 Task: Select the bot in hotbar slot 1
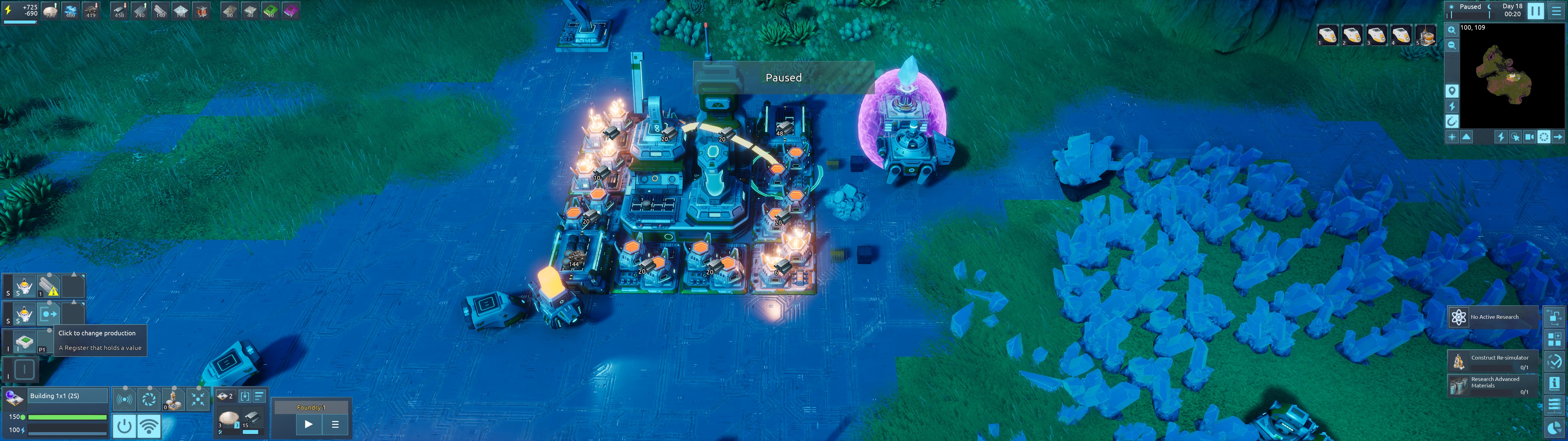[1328, 35]
